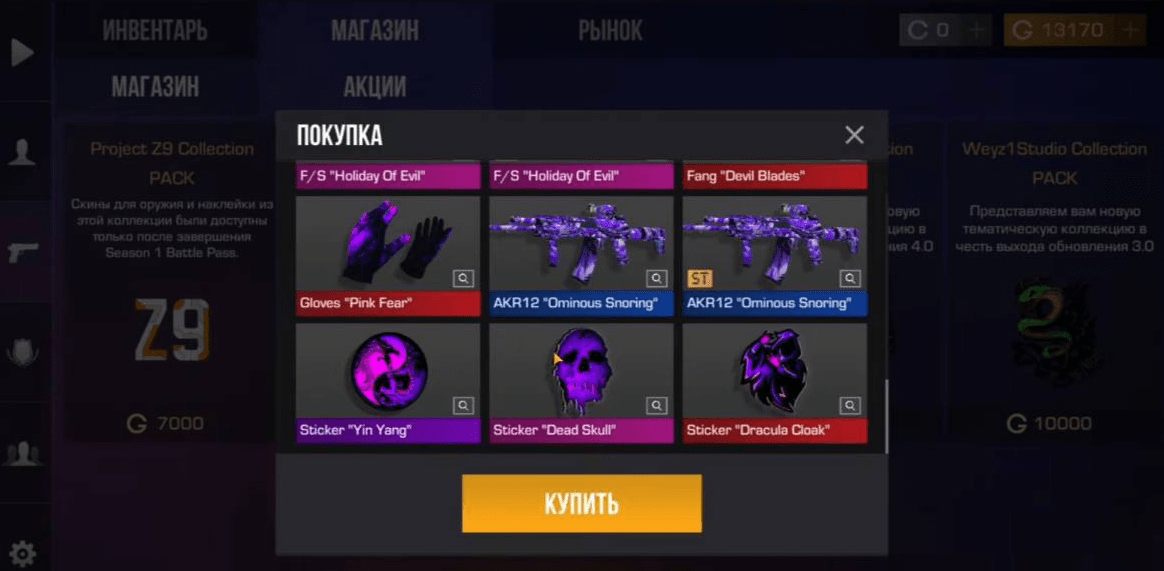Open settings with the gear icon

pos(22,553)
